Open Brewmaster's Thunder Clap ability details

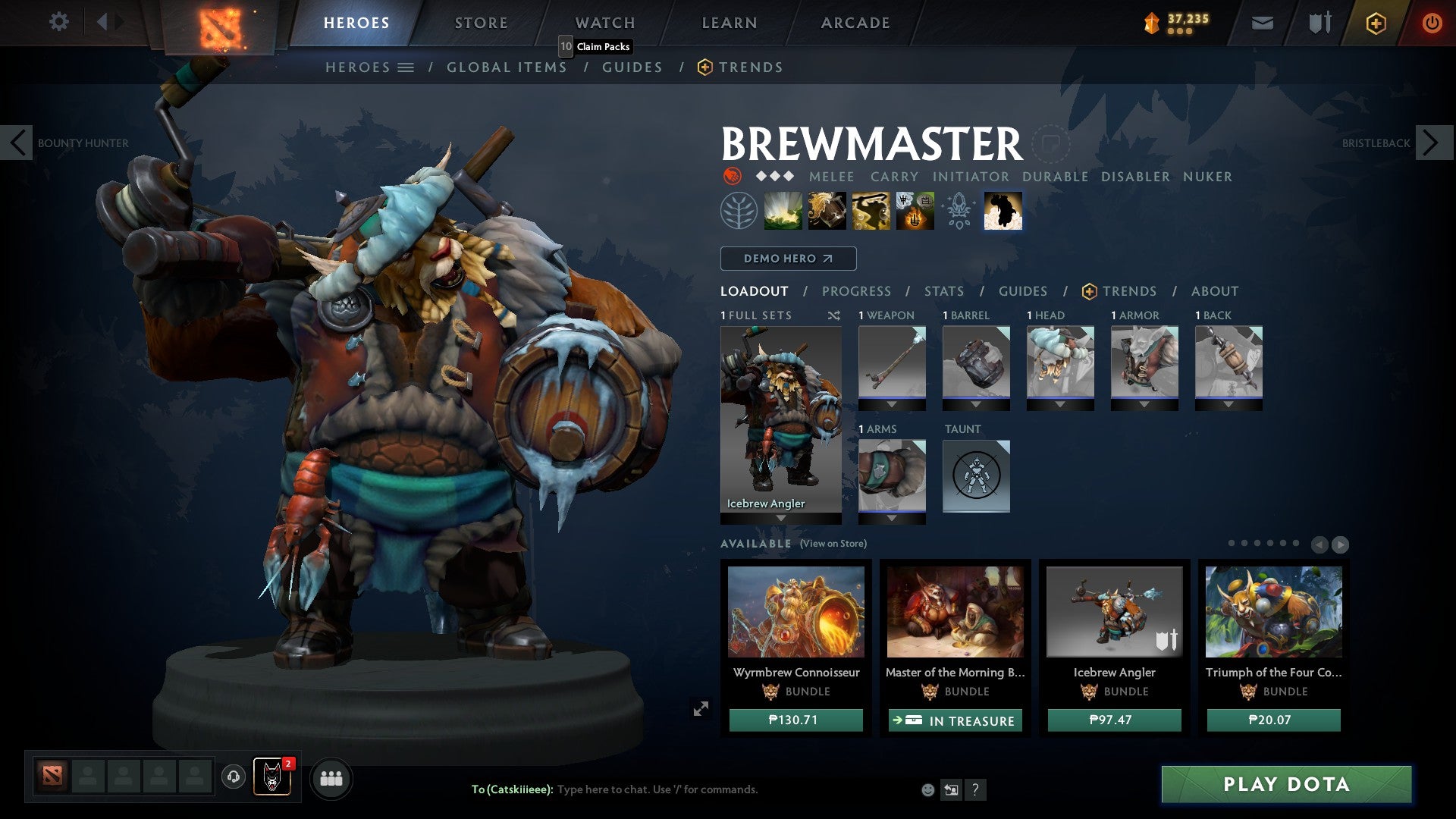(x=783, y=211)
